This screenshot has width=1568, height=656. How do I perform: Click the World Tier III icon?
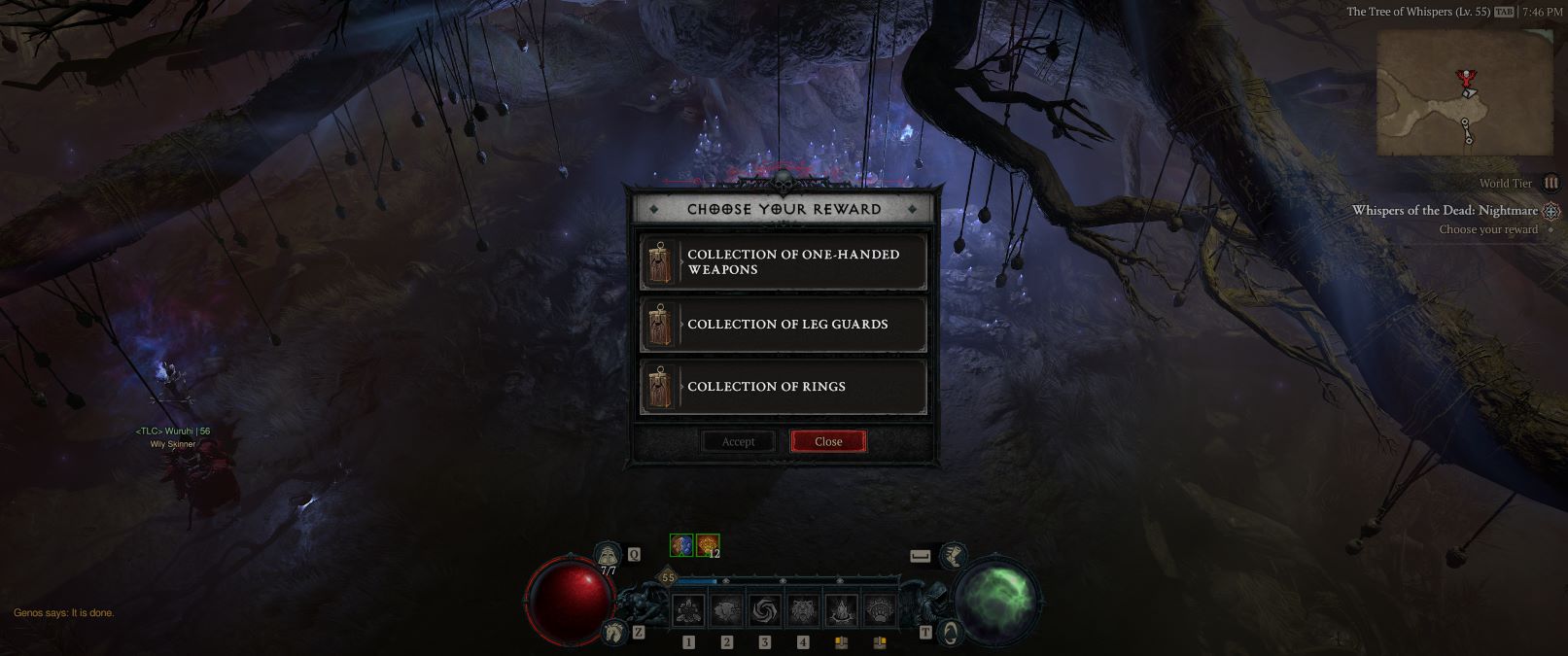pyautogui.click(x=1551, y=183)
